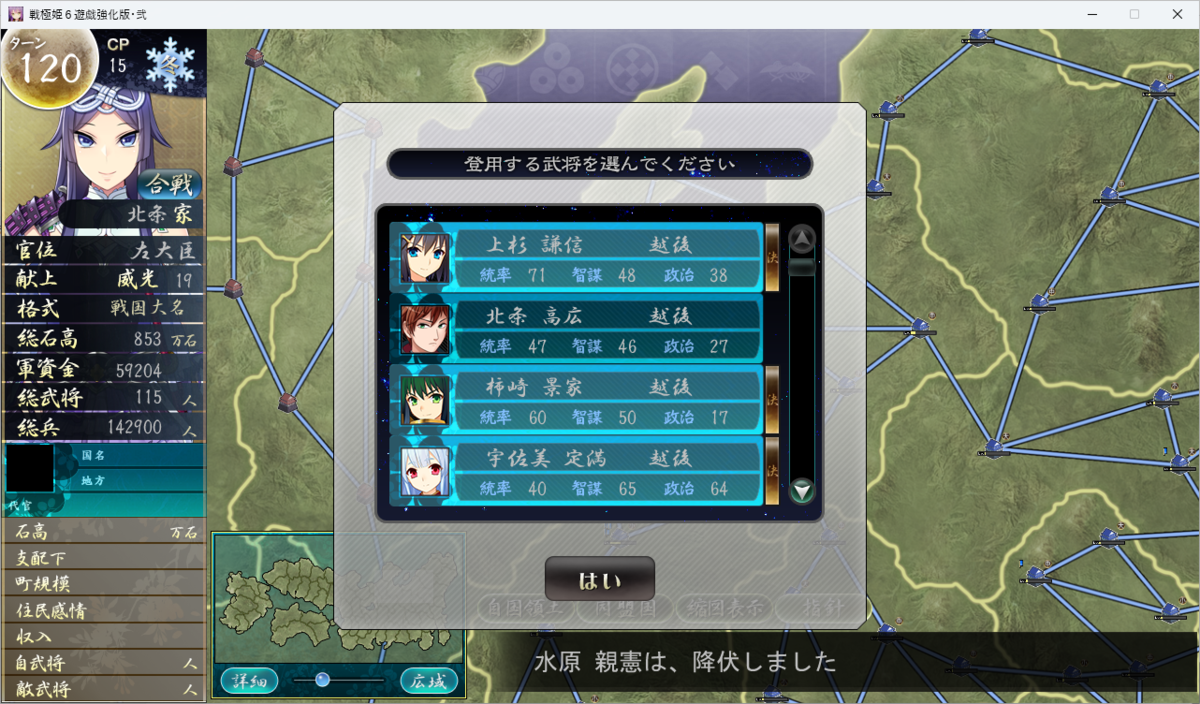Click the list's scroll up arrow
This screenshot has height=704, width=1200.
coord(802,239)
